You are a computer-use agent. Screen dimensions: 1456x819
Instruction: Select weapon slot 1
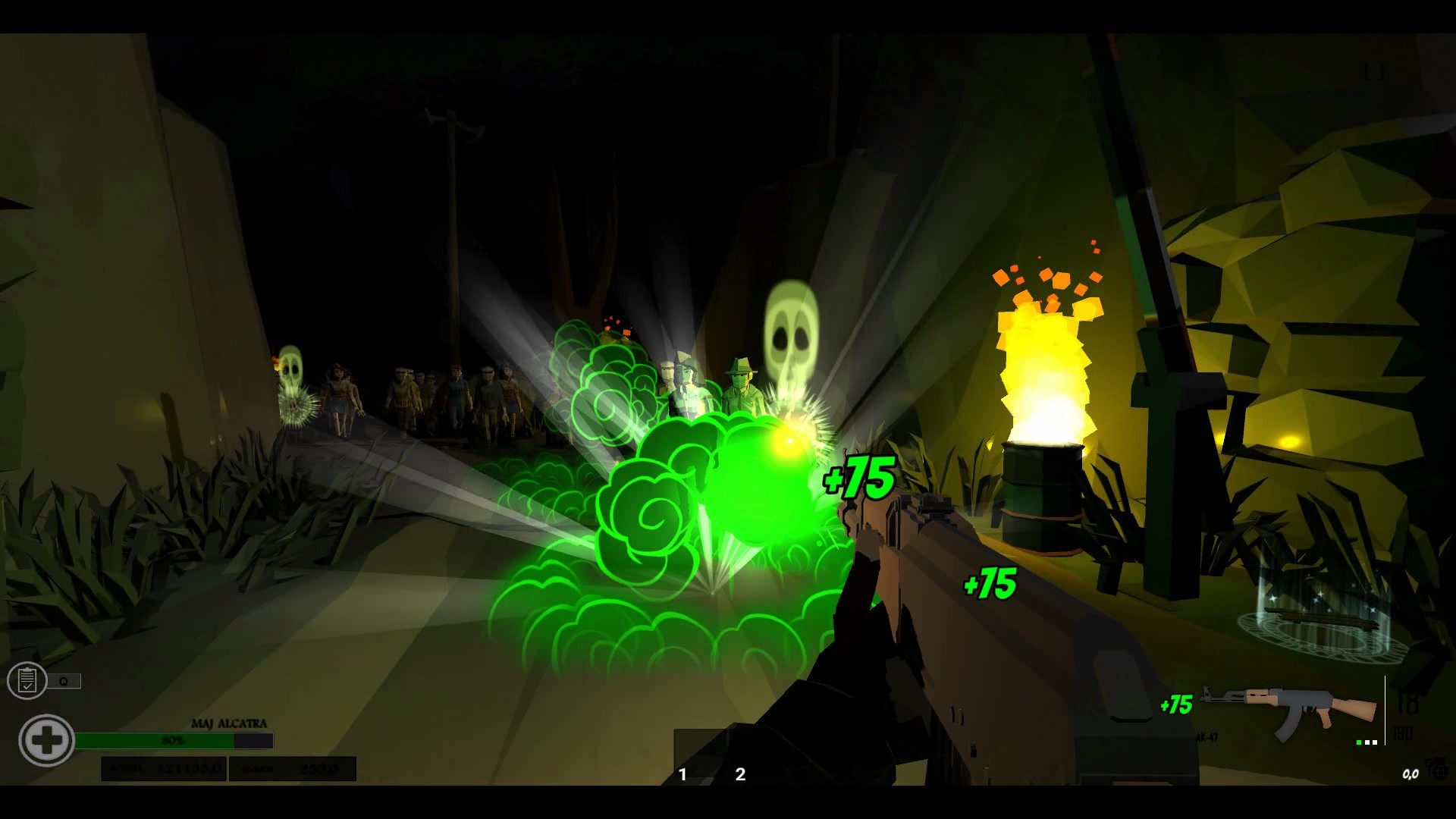[x=683, y=774]
